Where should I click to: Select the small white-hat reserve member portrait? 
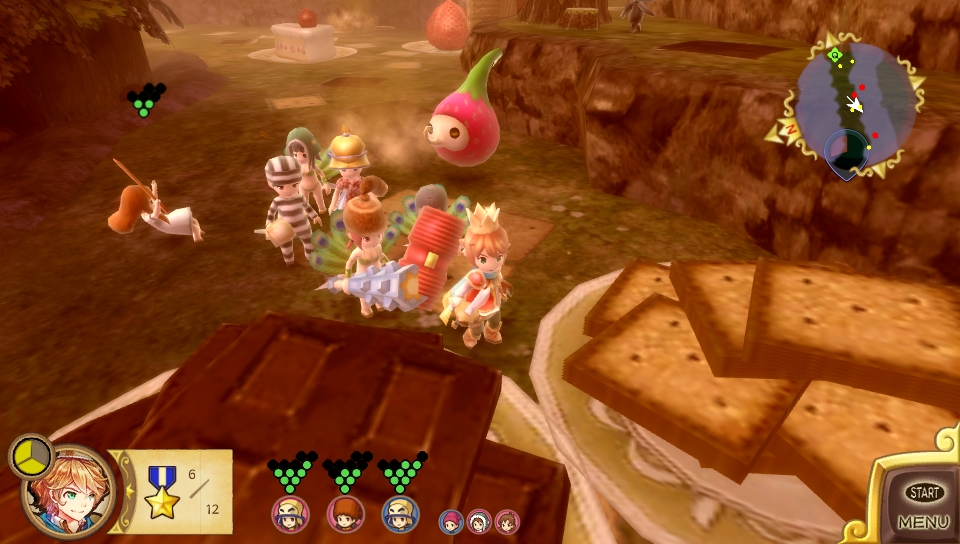point(480,521)
